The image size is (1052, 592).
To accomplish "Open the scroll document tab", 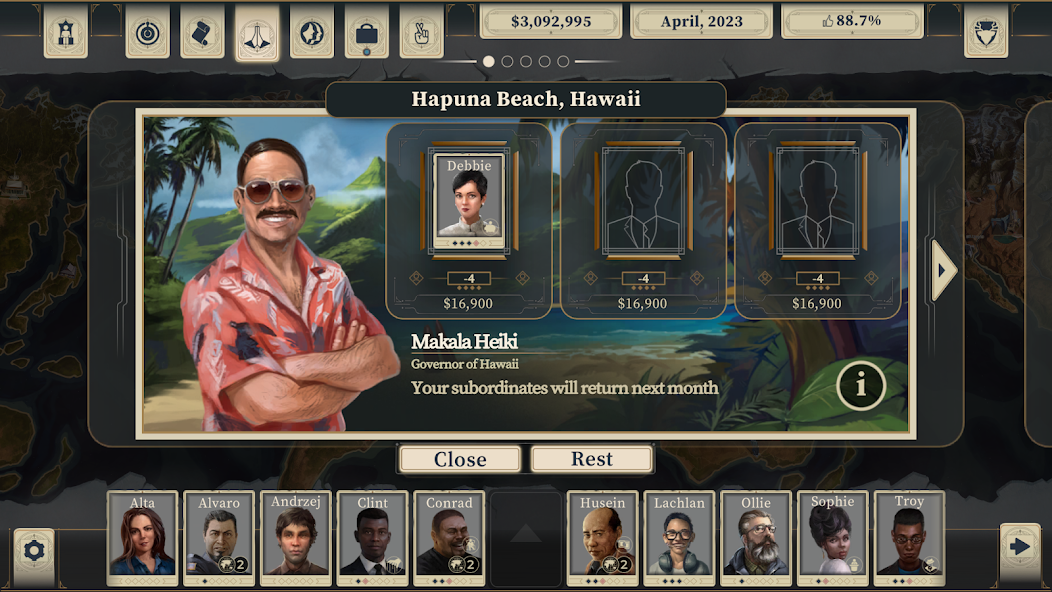I will pyautogui.click(x=202, y=34).
